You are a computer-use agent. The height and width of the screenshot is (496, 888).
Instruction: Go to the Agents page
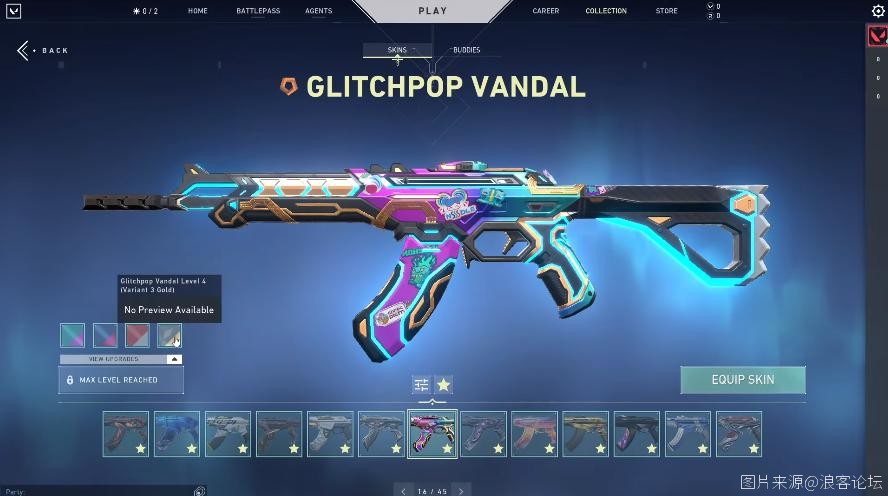[318, 11]
